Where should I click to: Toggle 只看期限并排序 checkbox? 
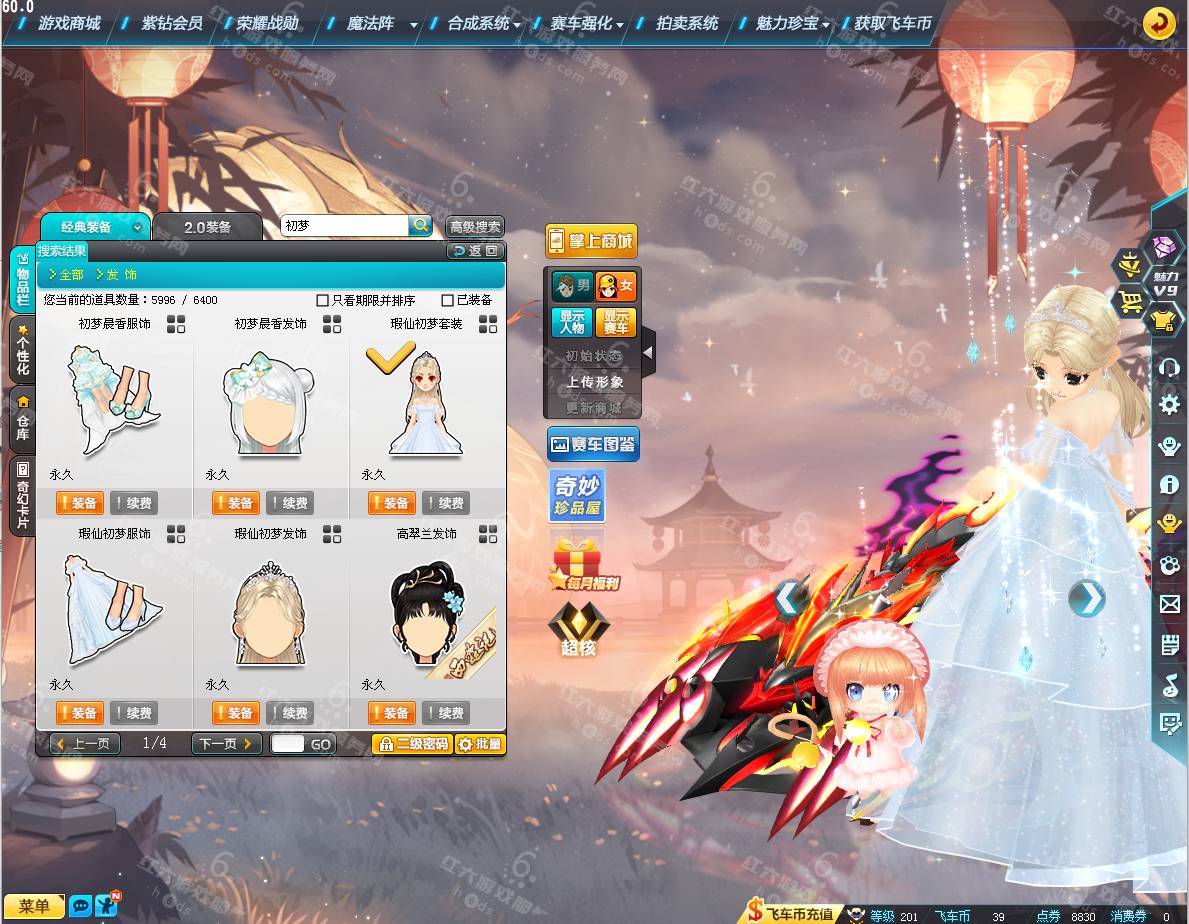point(323,300)
